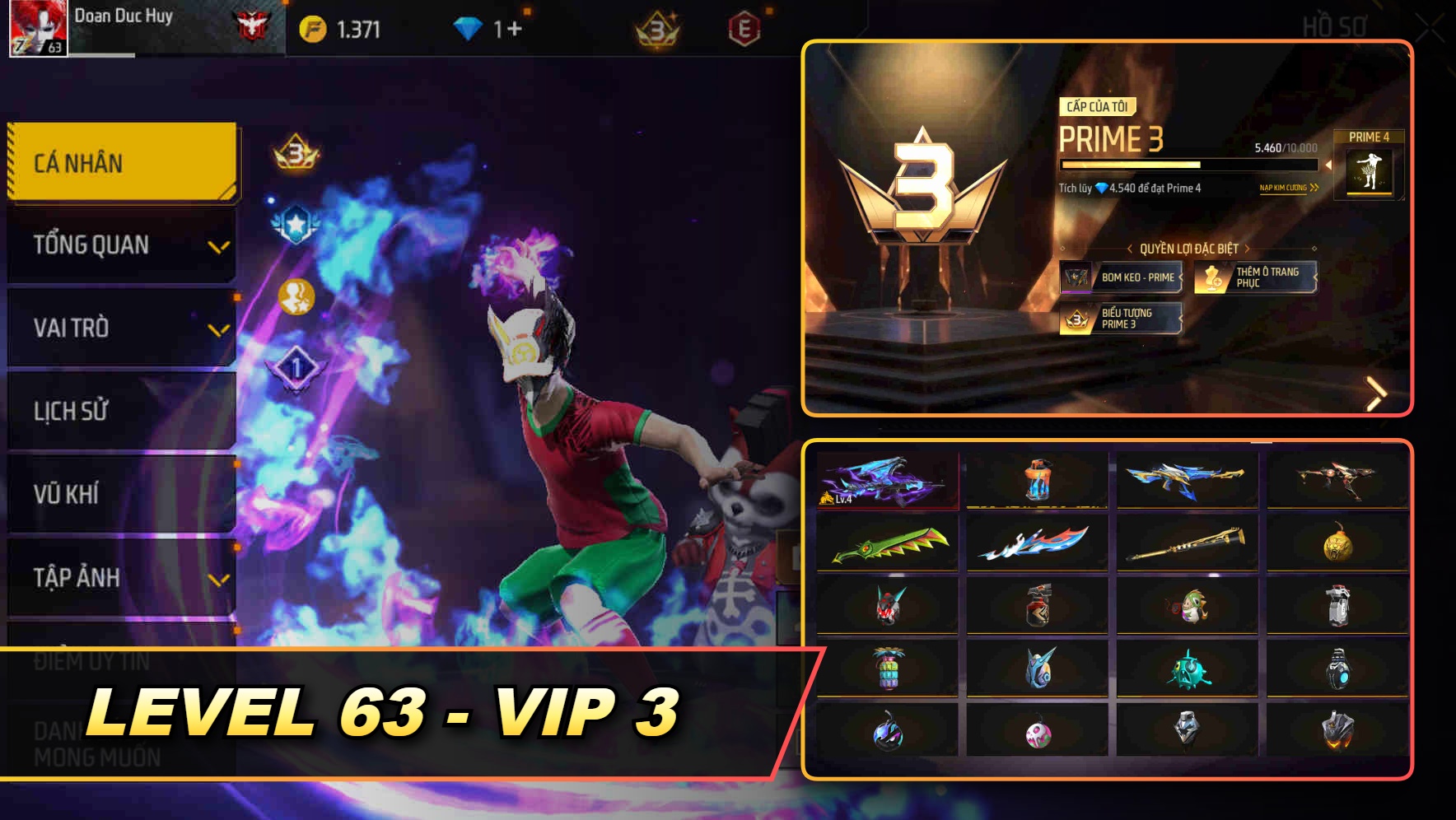Expand the Tổng Quan section chevron
The height and width of the screenshot is (820, 1456).
(x=218, y=245)
